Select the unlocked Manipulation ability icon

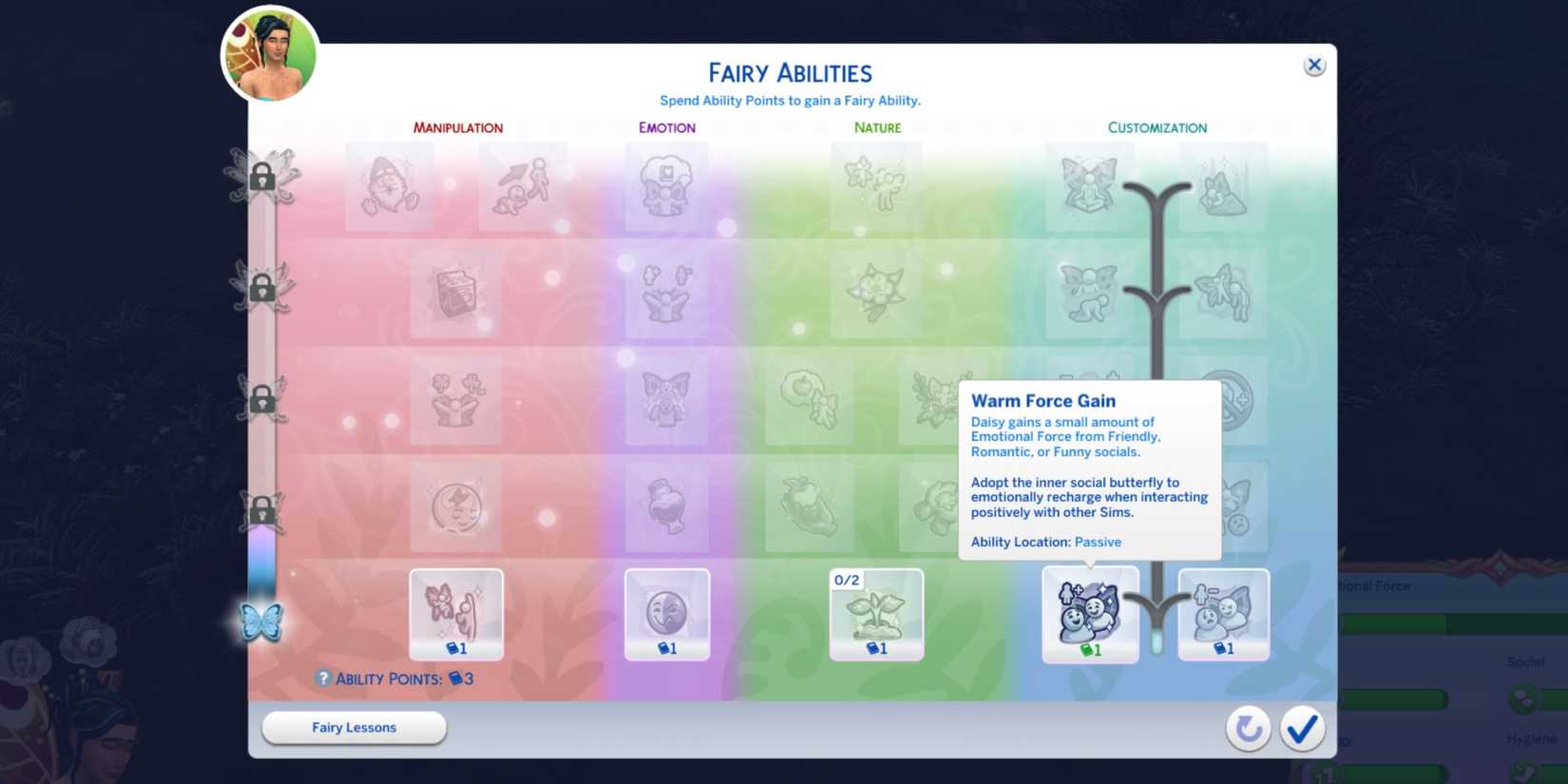[x=456, y=613]
